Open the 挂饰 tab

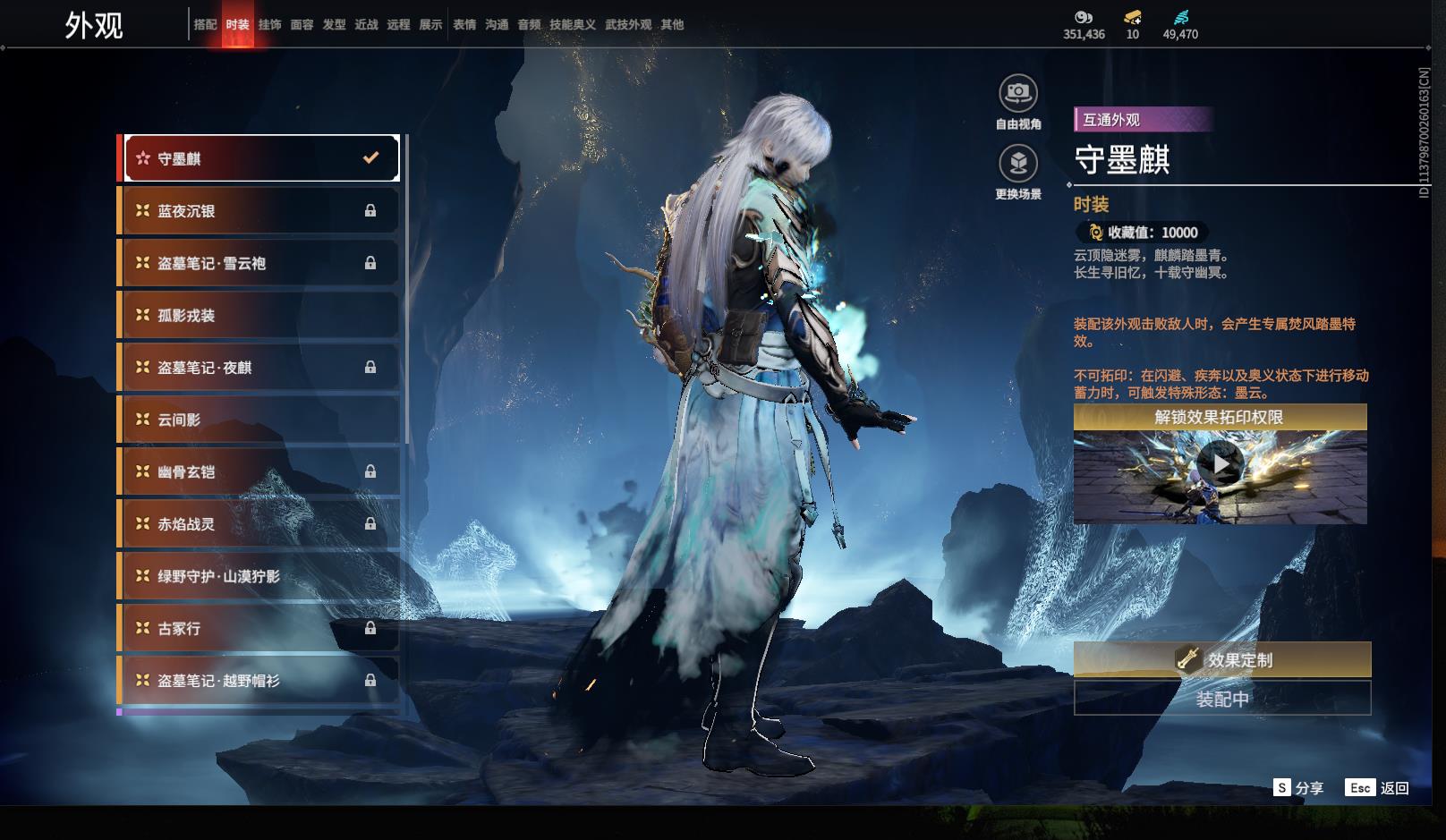point(269,25)
